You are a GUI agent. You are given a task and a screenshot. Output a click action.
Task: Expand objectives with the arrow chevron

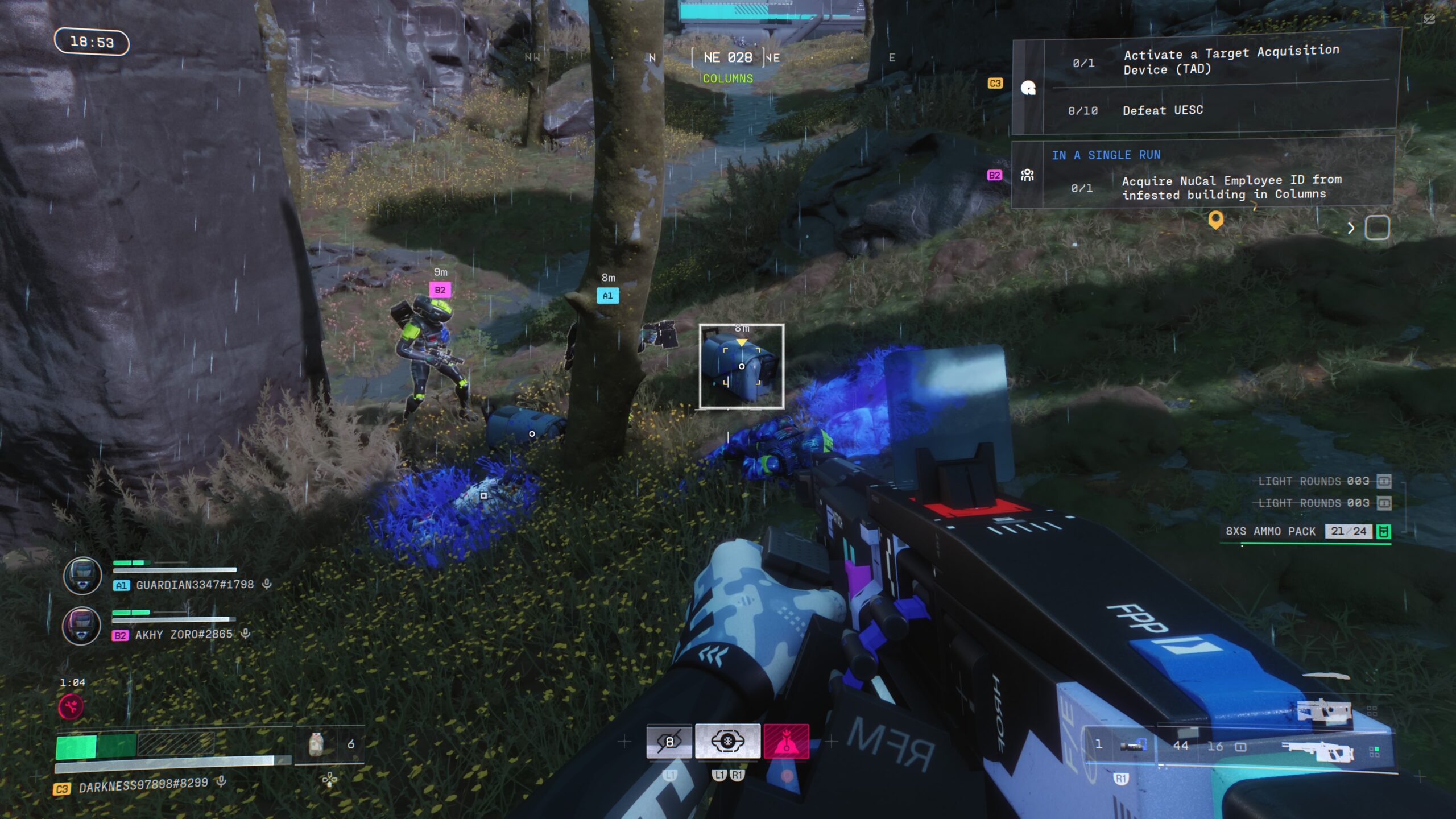[x=1351, y=228]
